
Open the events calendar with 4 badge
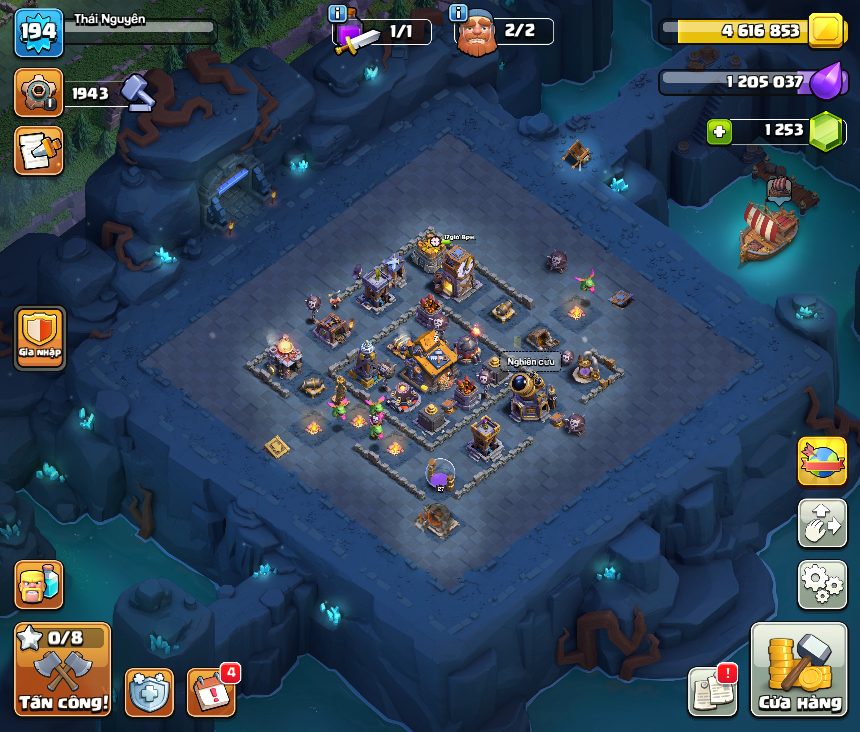(x=211, y=691)
